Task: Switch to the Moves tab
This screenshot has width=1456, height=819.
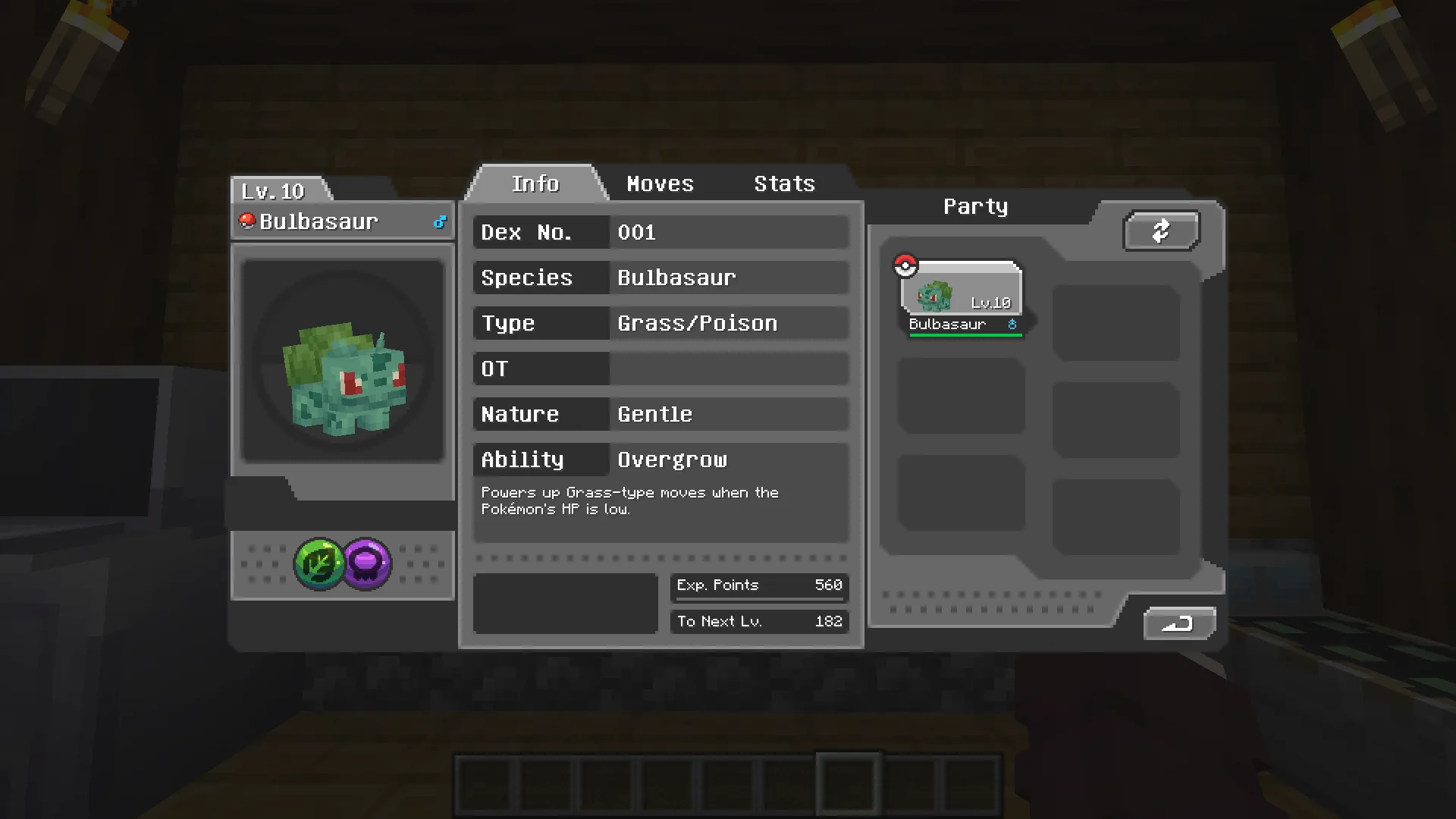Action: 660,184
